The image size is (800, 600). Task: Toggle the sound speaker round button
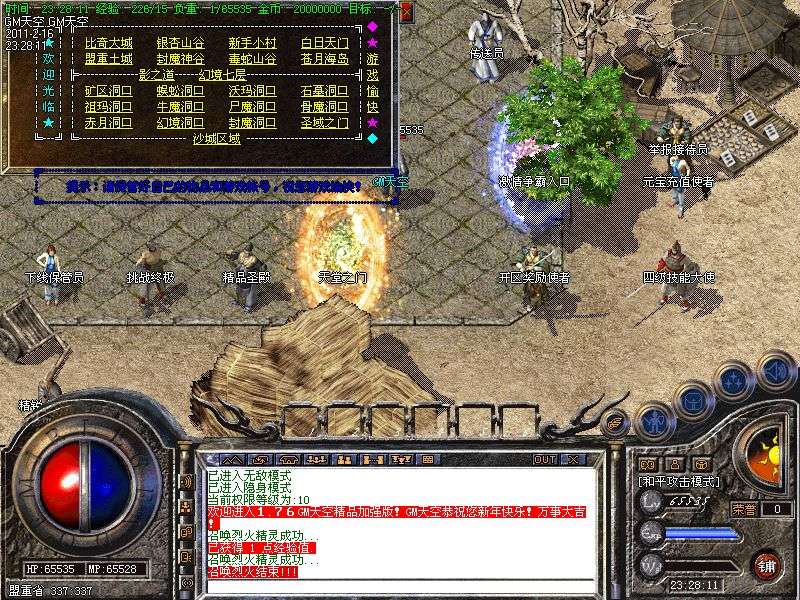coord(774,370)
